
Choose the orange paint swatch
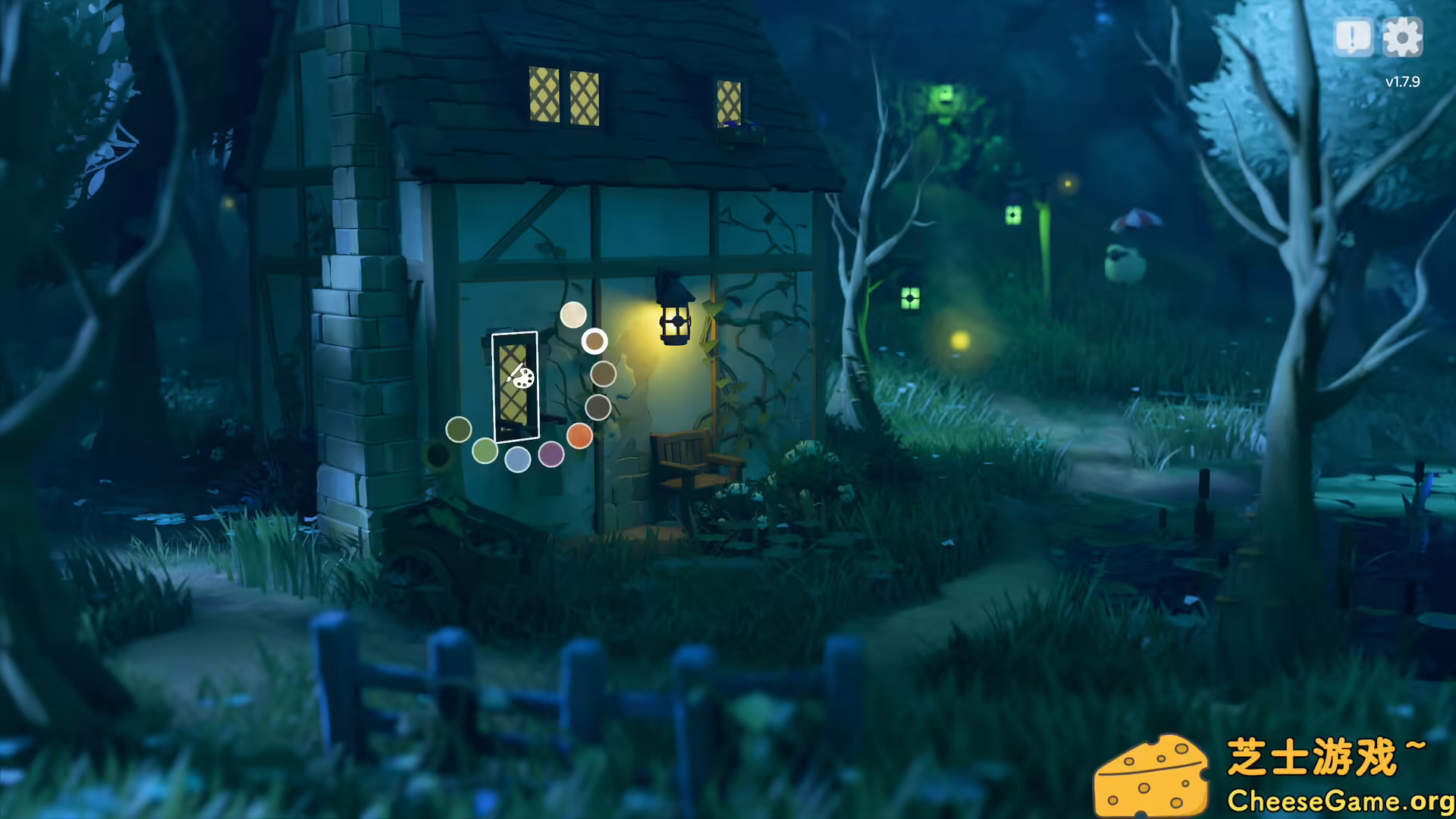click(580, 436)
